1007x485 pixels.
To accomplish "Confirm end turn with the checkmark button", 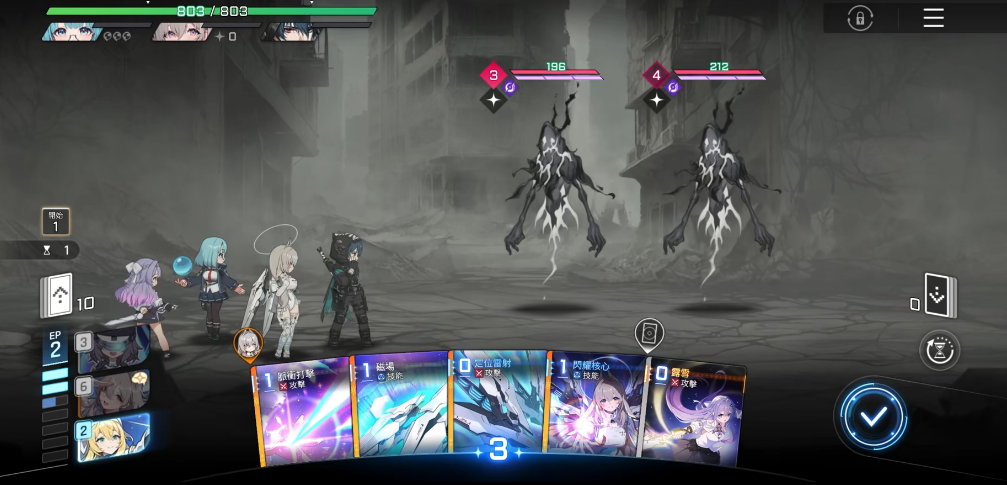I will [874, 416].
